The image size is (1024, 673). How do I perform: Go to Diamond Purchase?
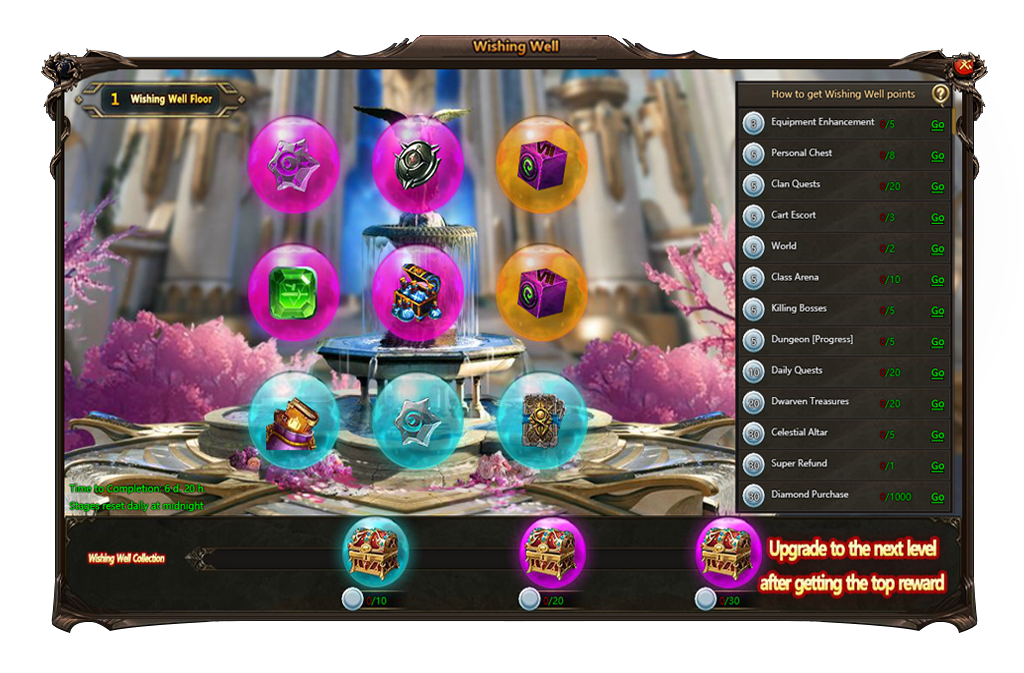(x=937, y=497)
